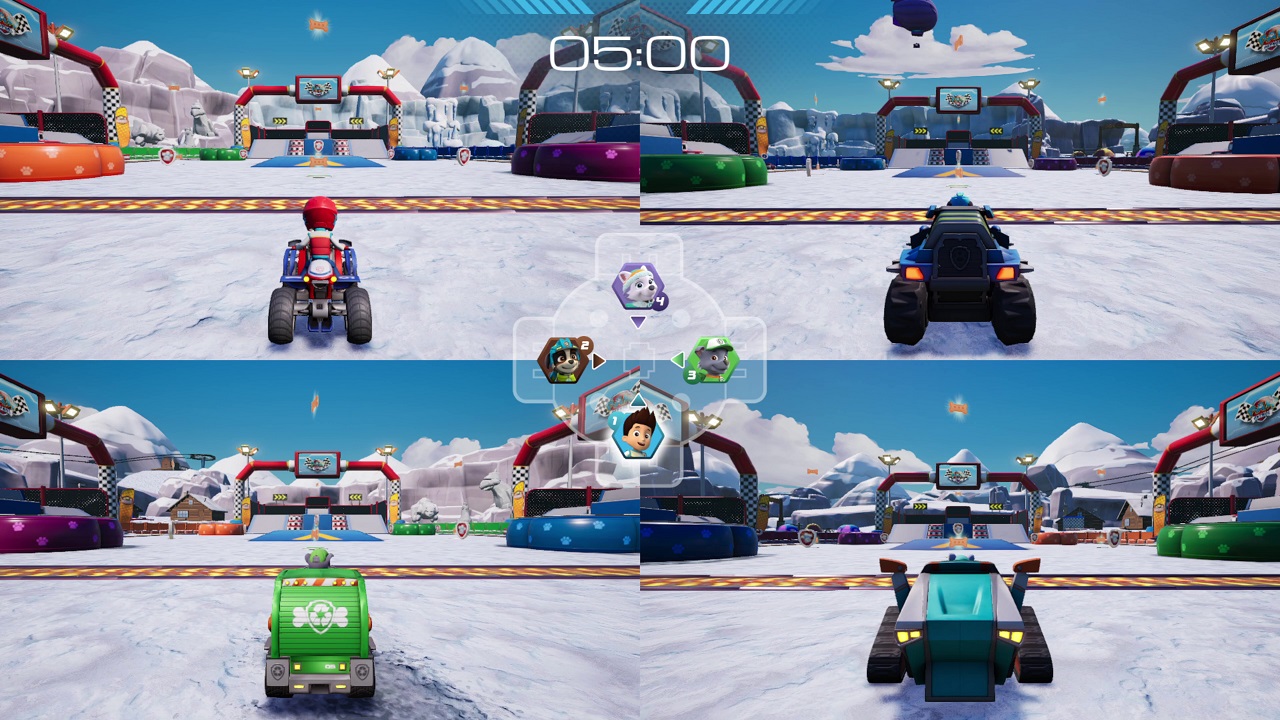Select Tracker's character portrait icon
1280x720 pixels.
pyautogui.click(x=563, y=361)
